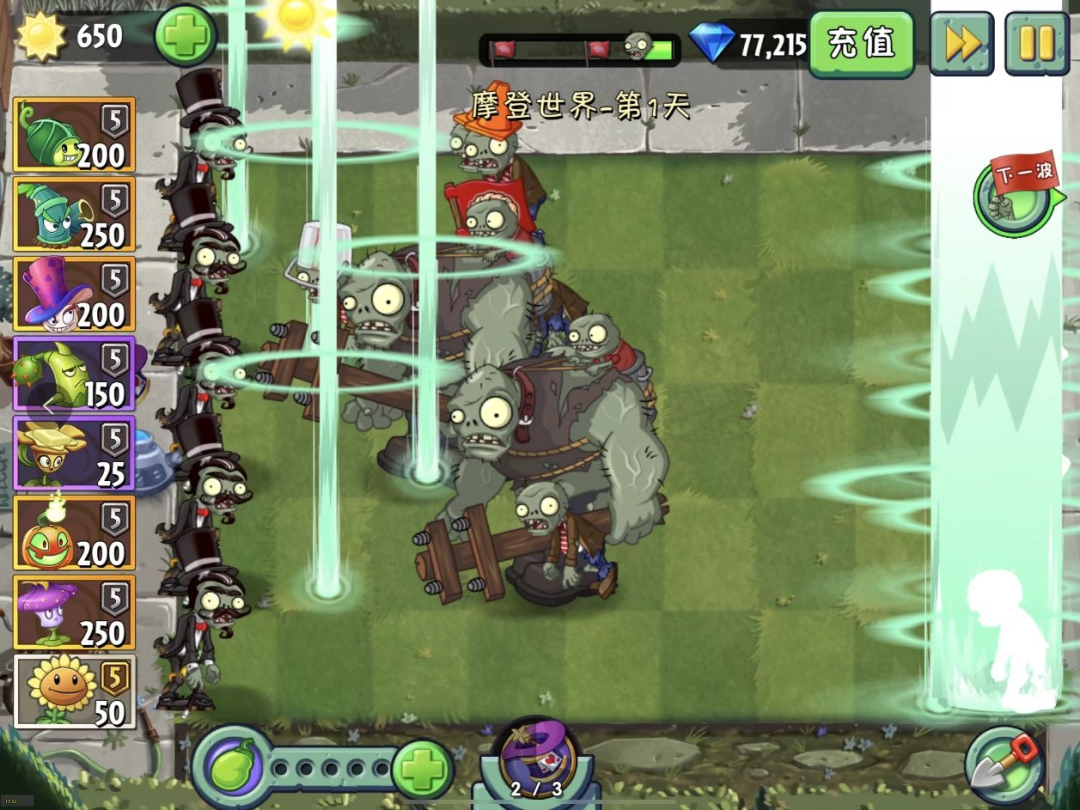Select the 200-cost green pea pod seed packet

pyautogui.click(x=74, y=135)
